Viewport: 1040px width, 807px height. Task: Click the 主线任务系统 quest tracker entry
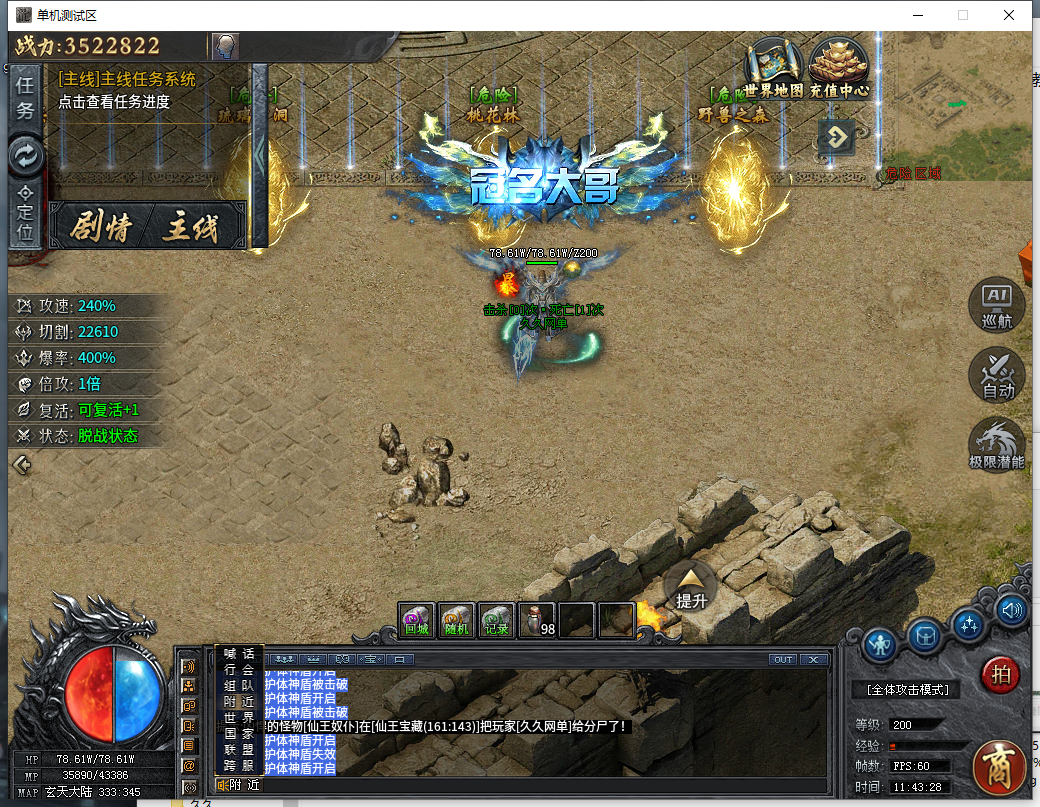click(x=127, y=79)
